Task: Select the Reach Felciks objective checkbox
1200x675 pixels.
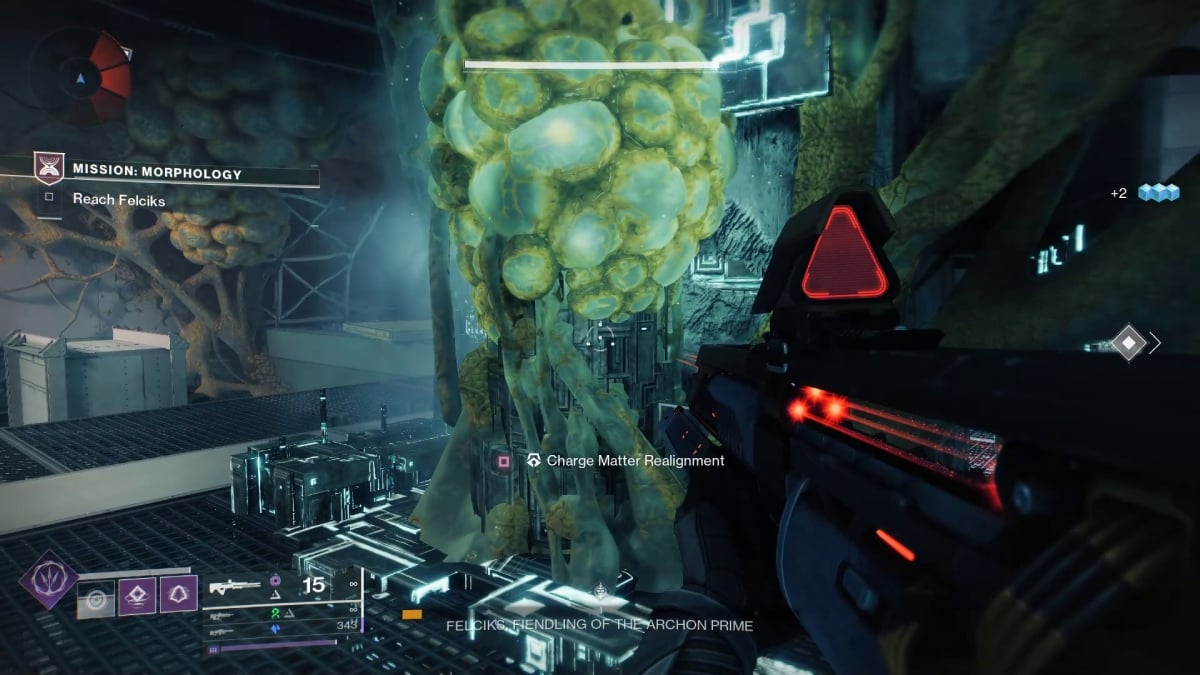Action: point(49,199)
